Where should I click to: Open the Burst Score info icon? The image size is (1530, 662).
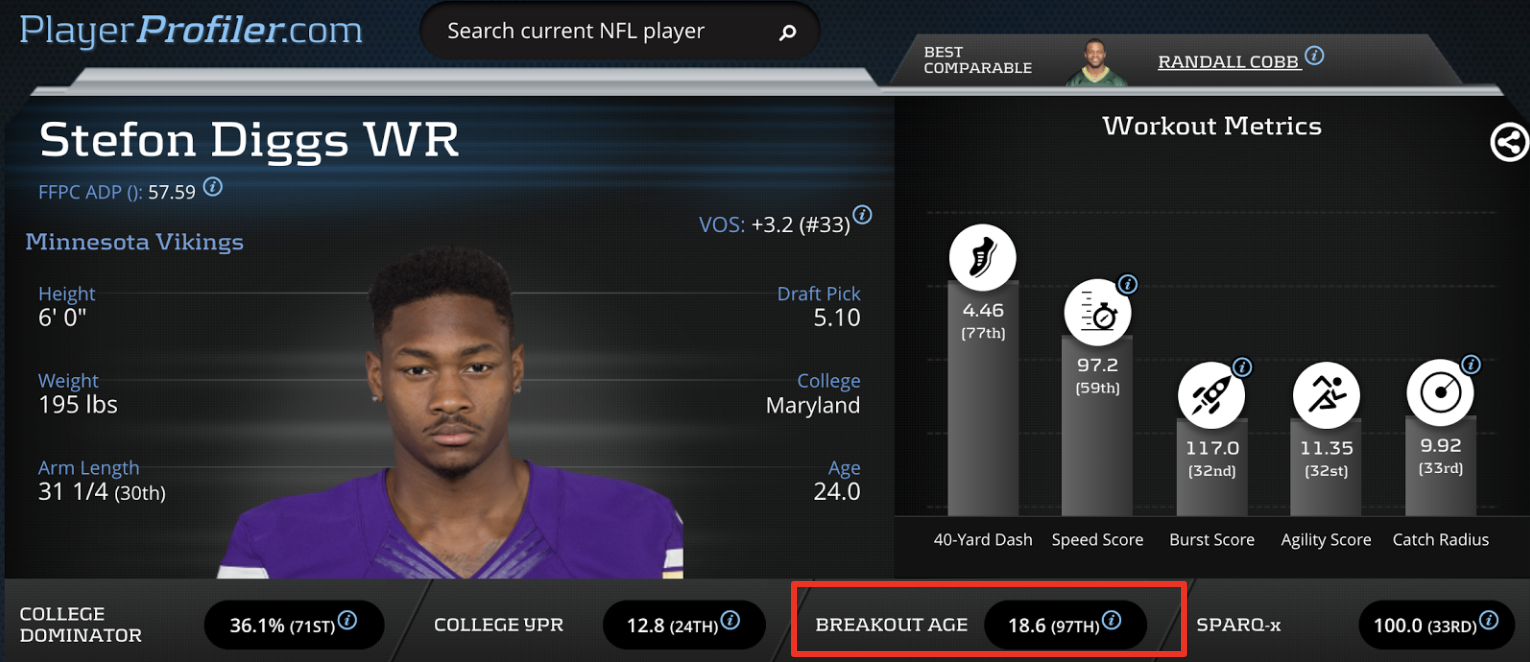1242,367
